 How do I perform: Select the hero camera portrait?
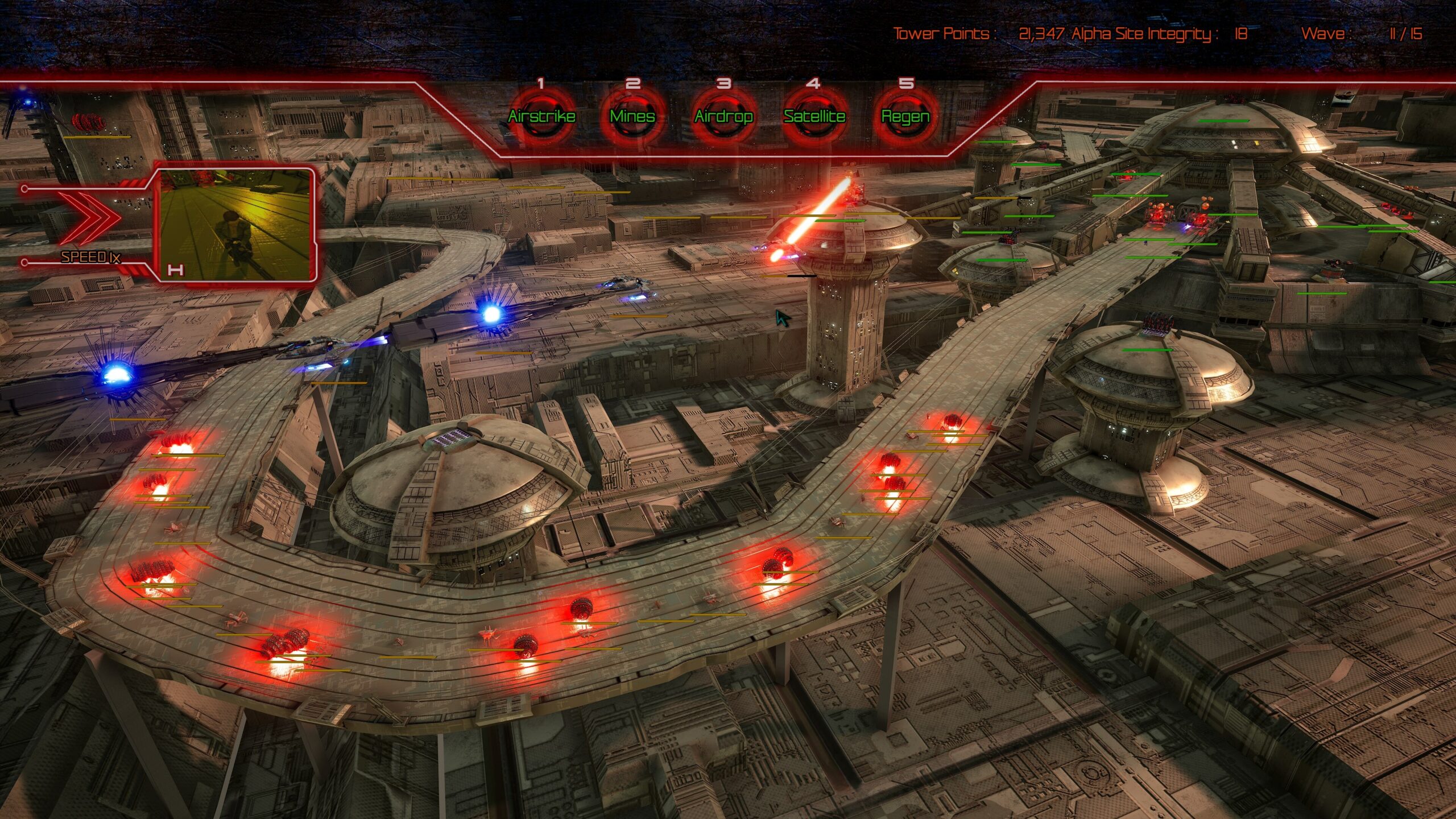tap(235, 225)
